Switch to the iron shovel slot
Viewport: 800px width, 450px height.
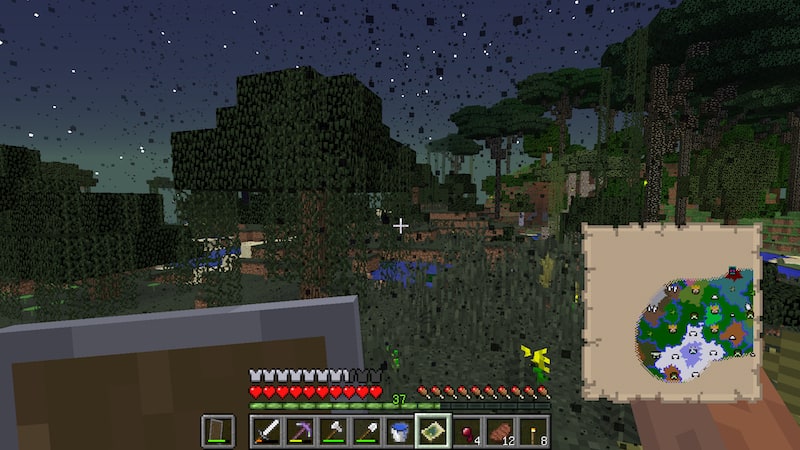coord(366,431)
